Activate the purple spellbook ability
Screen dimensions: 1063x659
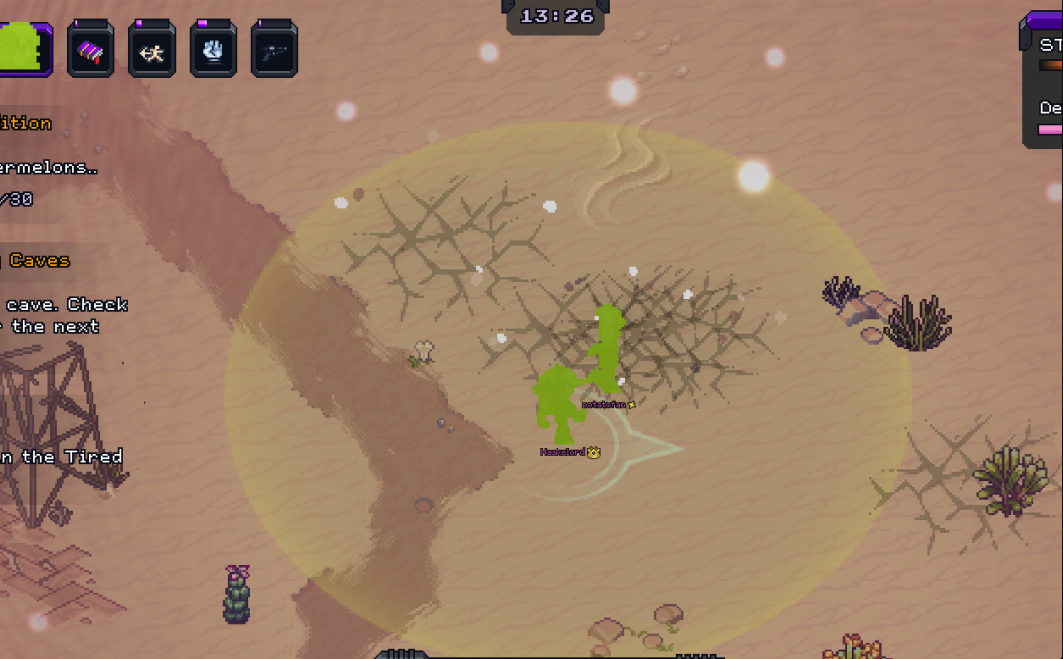[91, 50]
